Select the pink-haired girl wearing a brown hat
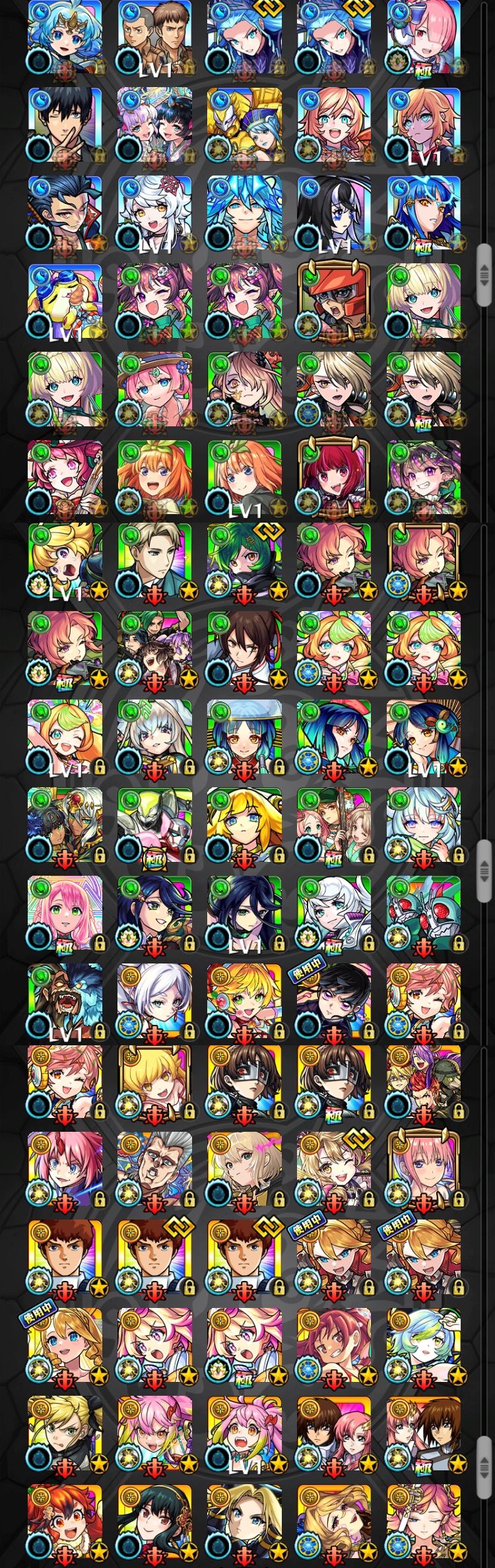 154,389
